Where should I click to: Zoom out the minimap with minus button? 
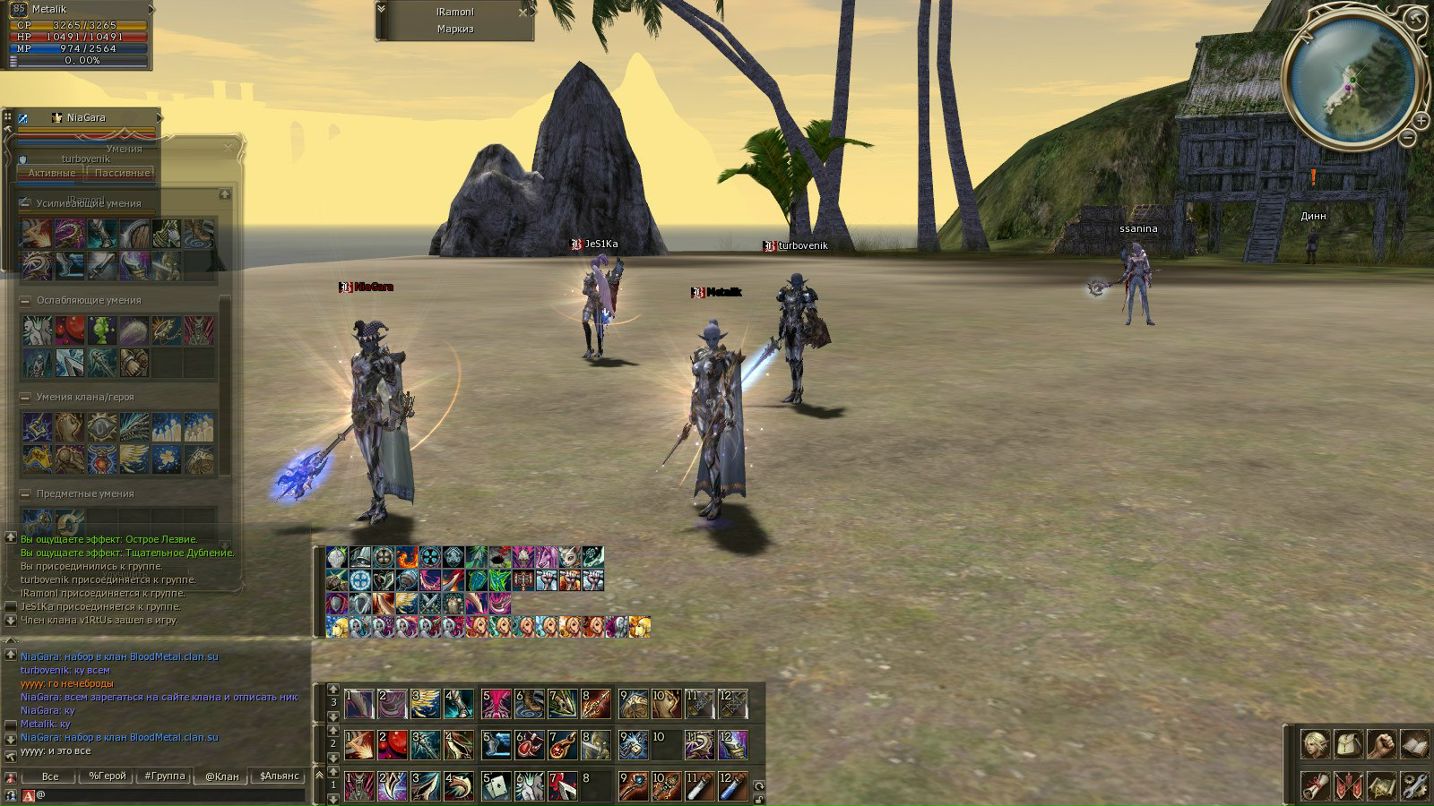click(1407, 138)
